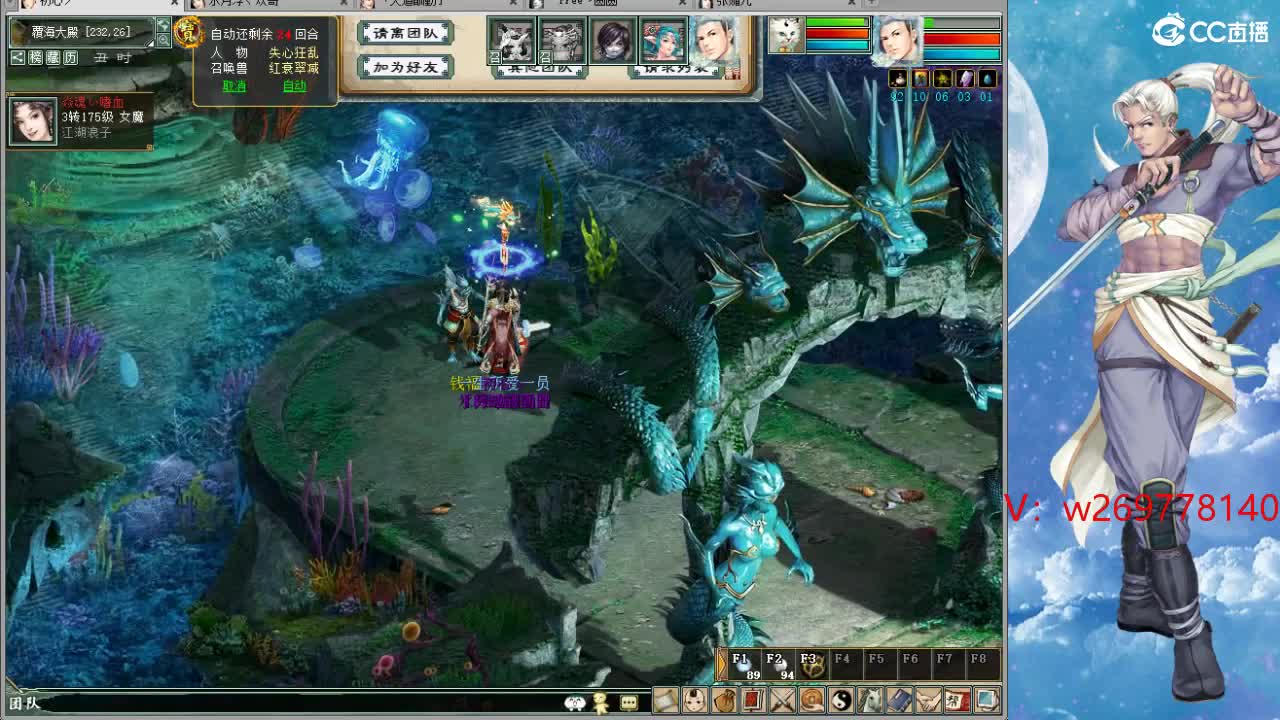Open the money pouch inventory icon

[726, 703]
